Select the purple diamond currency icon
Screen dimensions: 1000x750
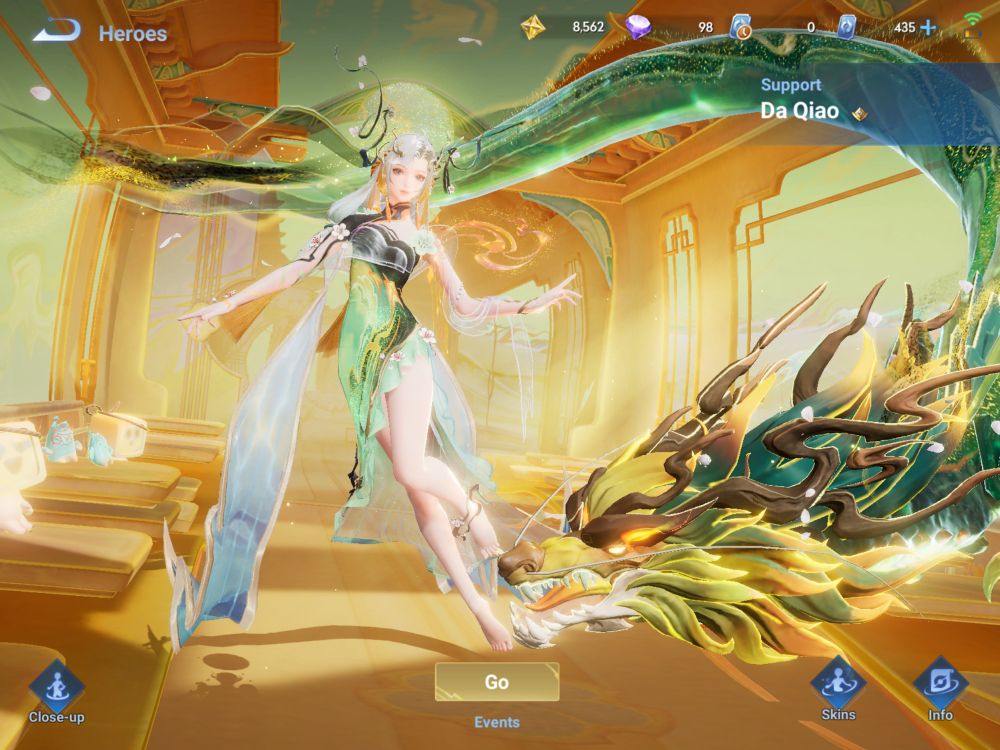[638, 27]
